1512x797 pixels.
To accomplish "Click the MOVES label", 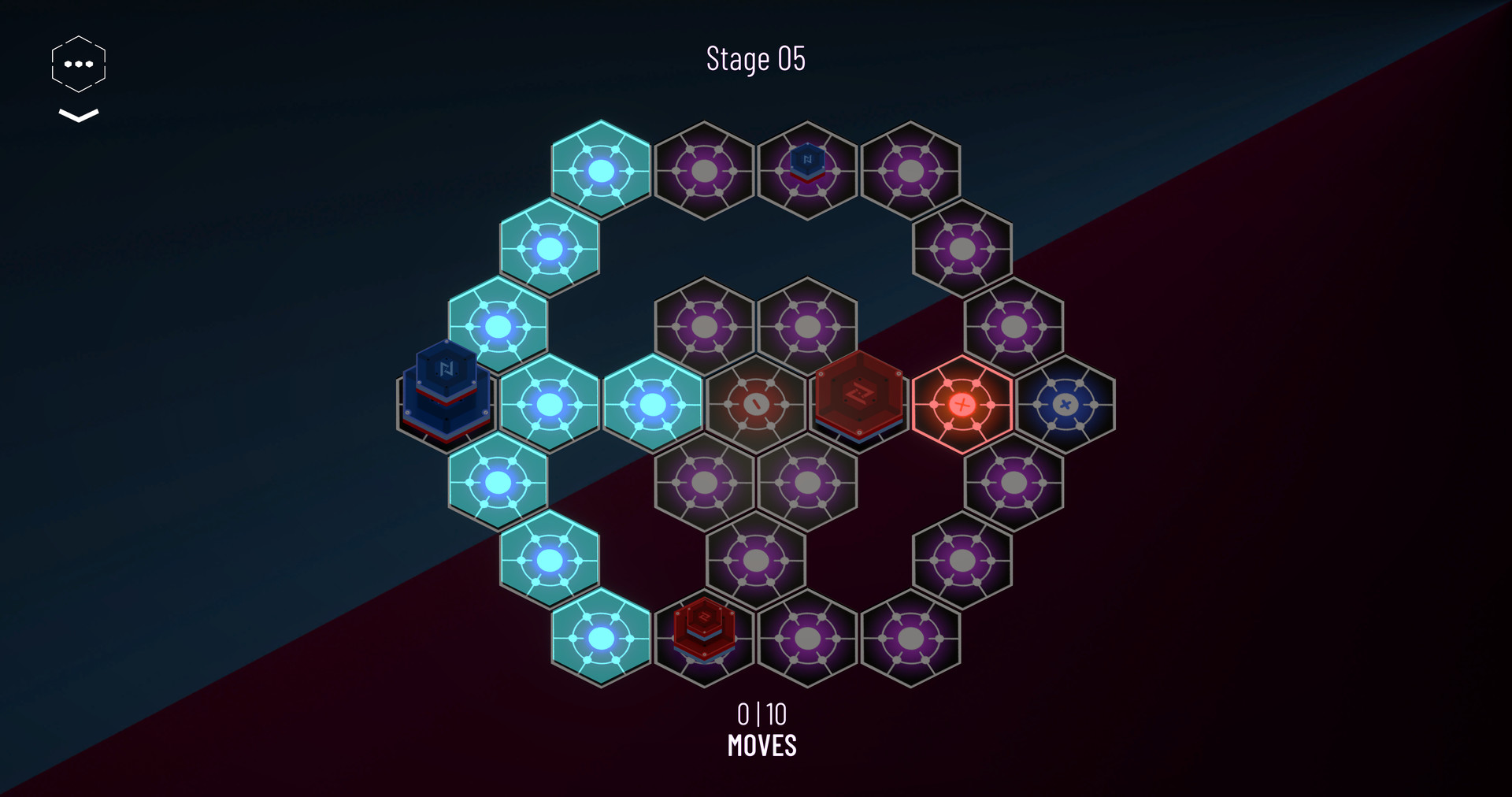I will [762, 743].
